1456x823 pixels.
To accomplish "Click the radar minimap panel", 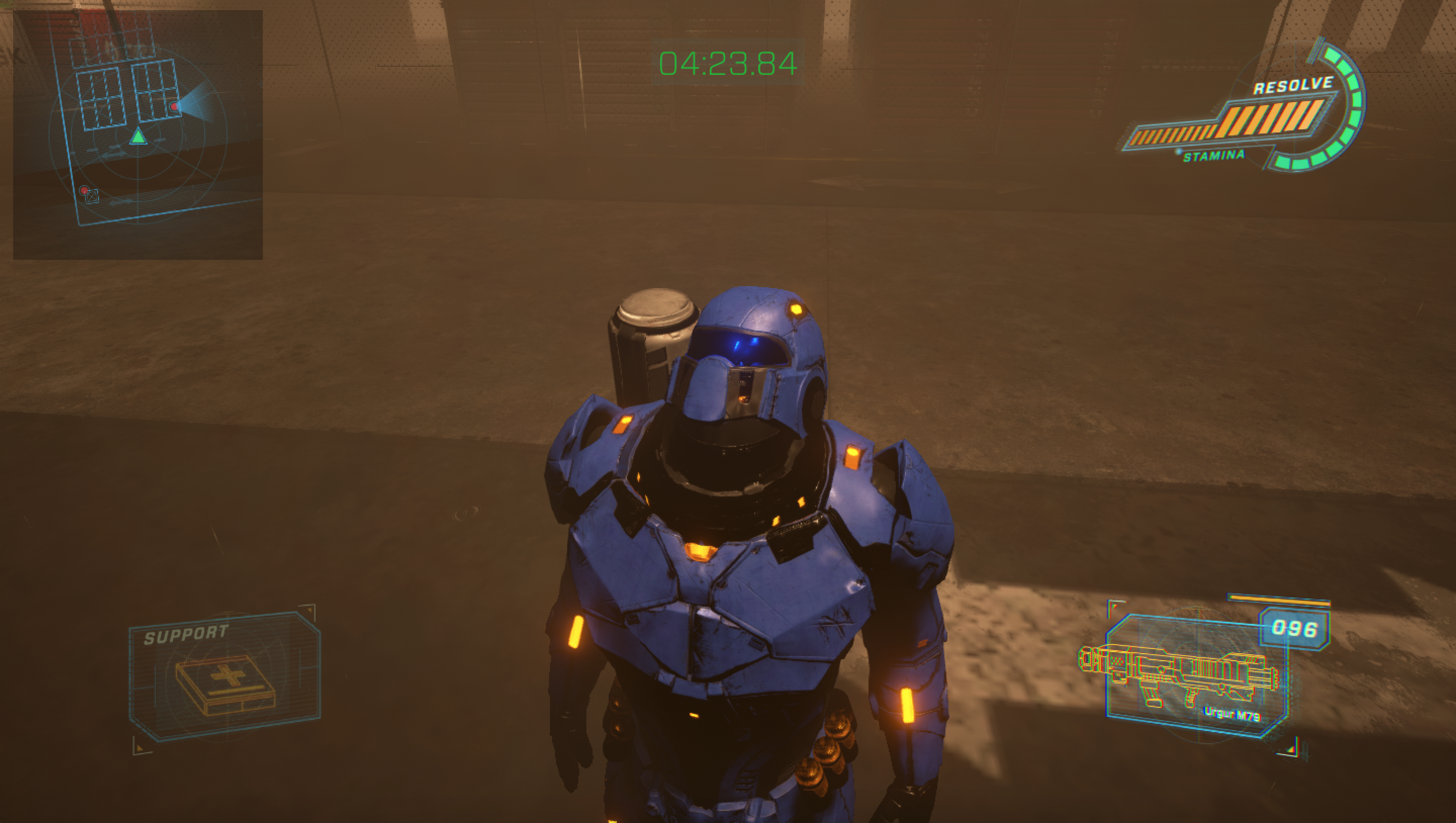I will click(138, 134).
